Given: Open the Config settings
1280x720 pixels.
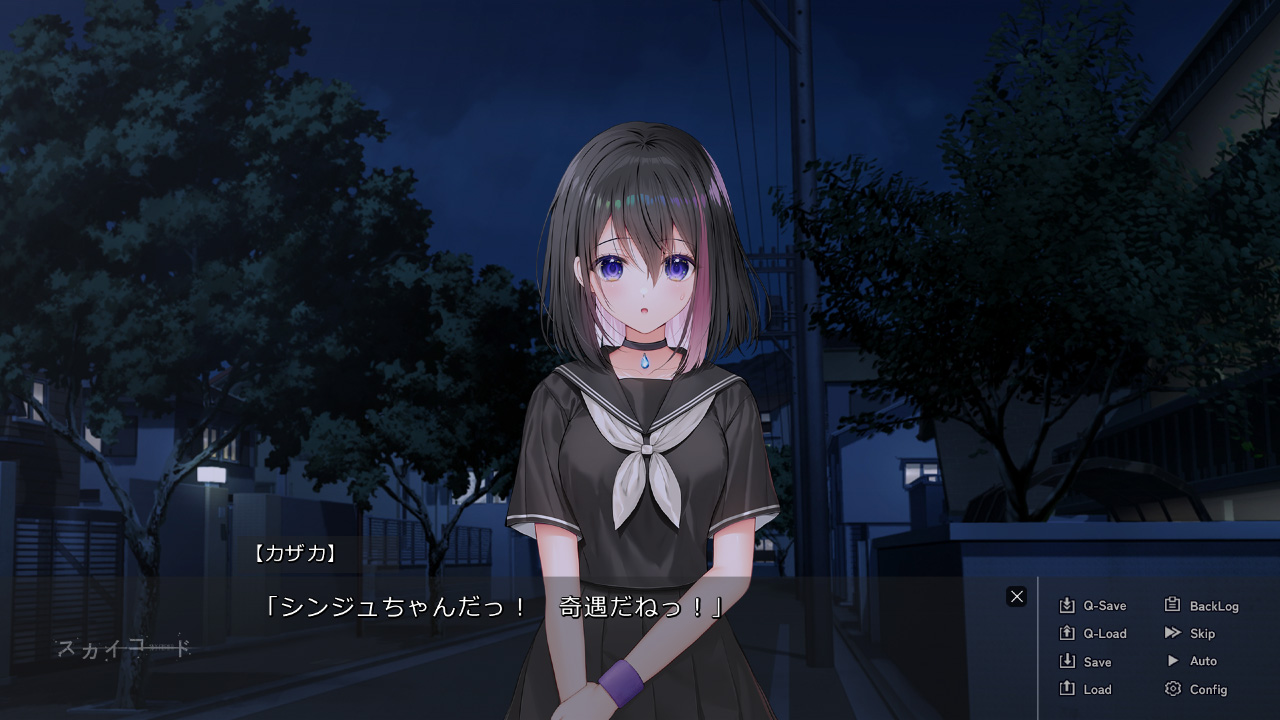Looking at the screenshot, I should (x=1196, y=690).
